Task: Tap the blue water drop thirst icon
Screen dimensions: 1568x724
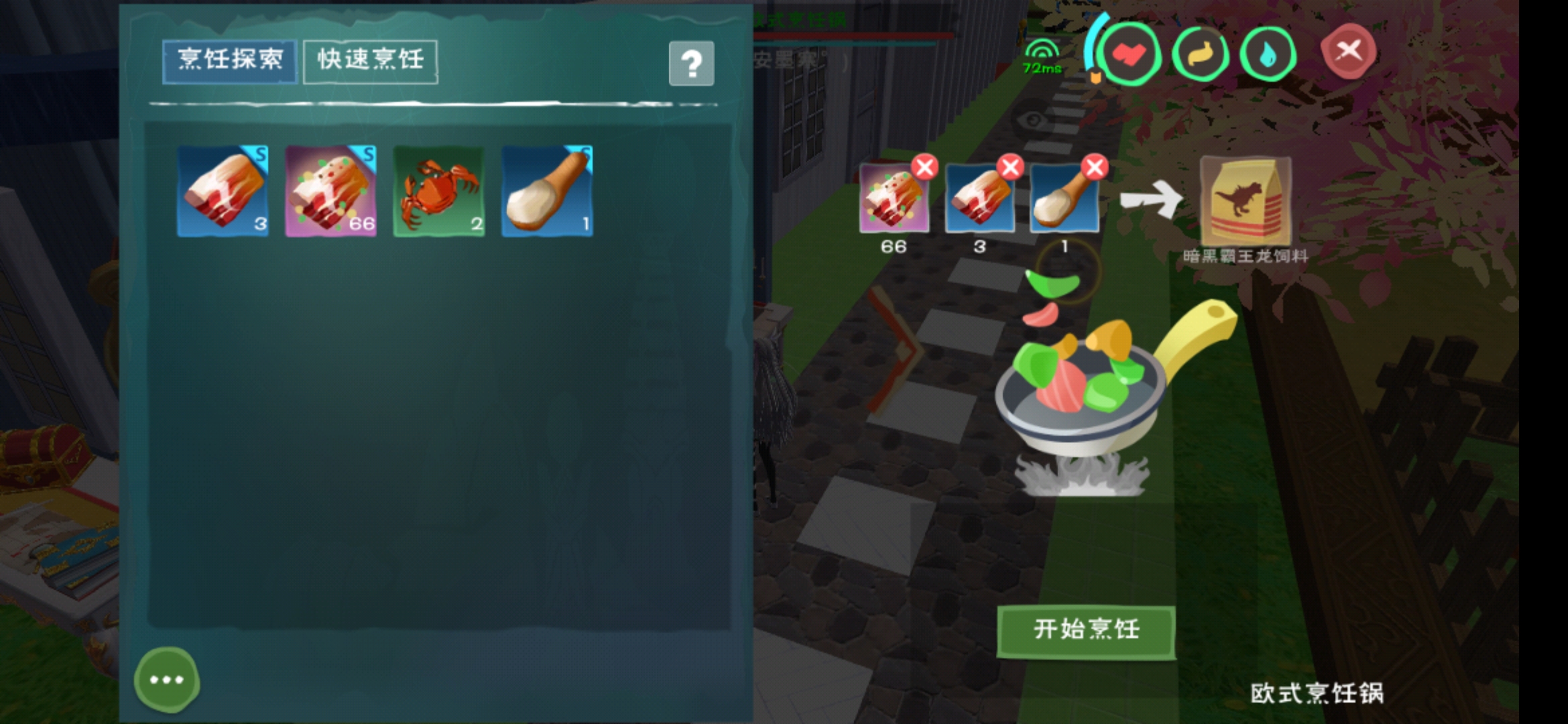Action: (1267, 54)
